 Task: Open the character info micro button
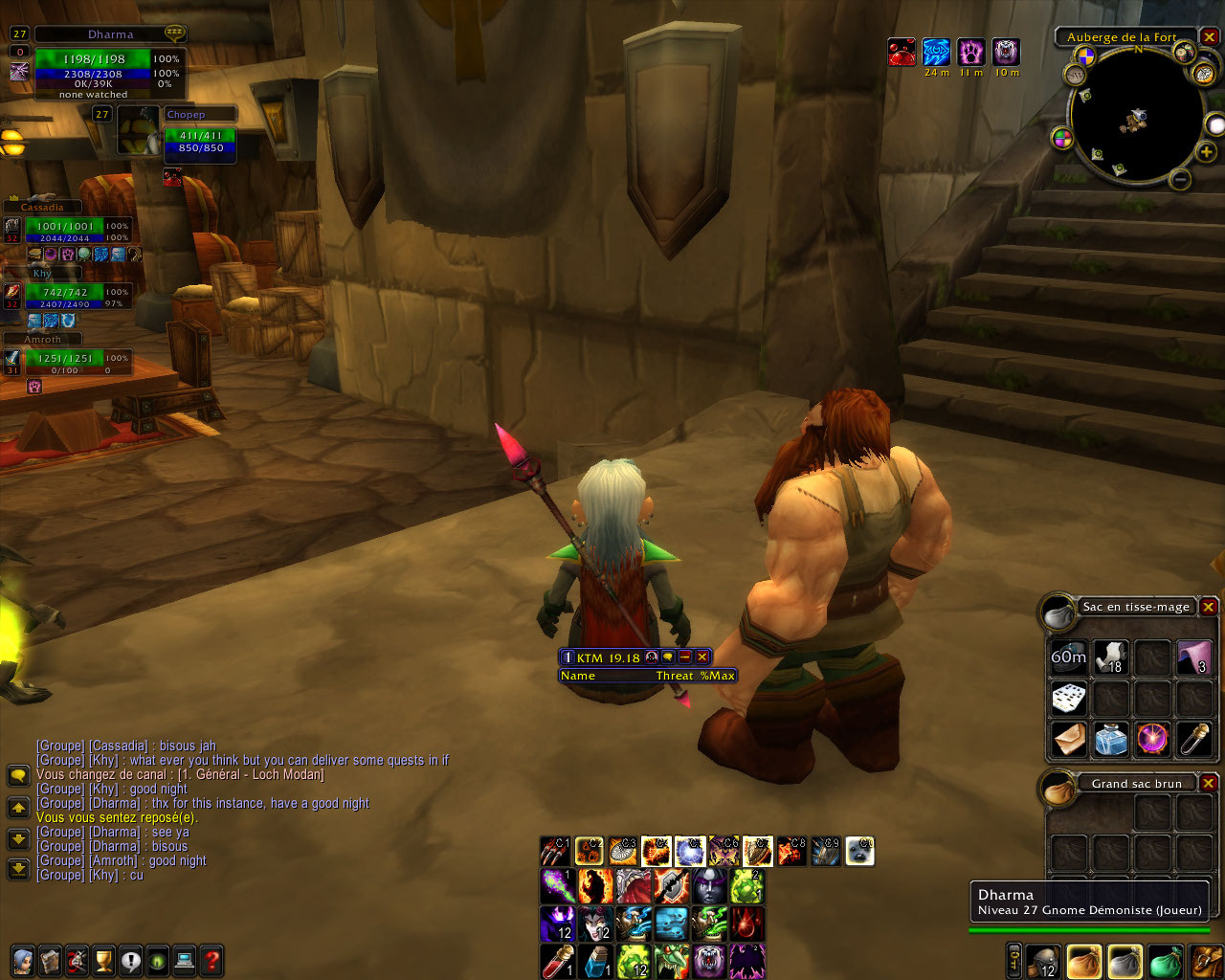24,960
